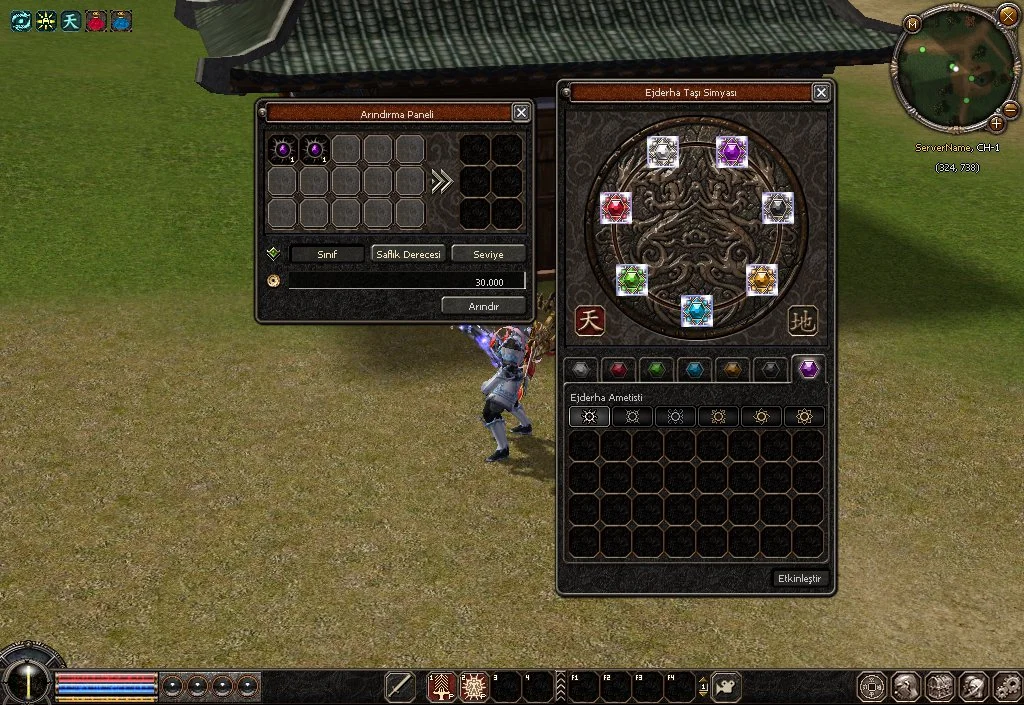Switch to the 地 deck button
The width and height of the screenshot is (1024, 705).
(802, 320)
